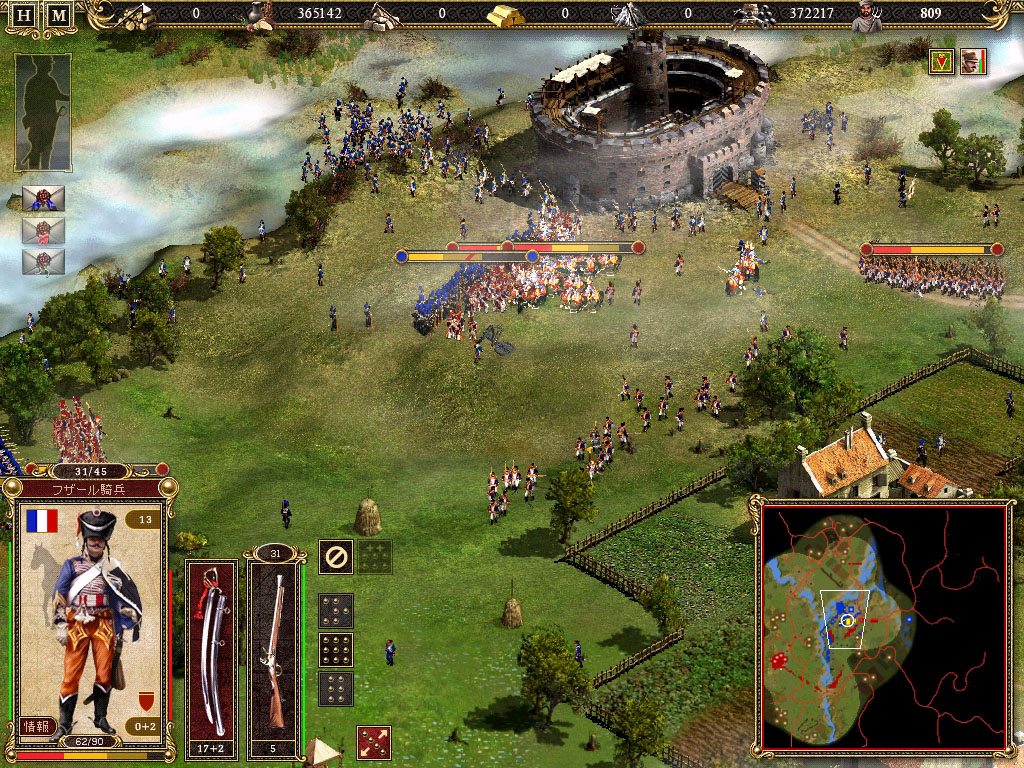Open the envelope with the blue ribbon
The width and height of the screenshot is (1024, 768).
[43, 198]
